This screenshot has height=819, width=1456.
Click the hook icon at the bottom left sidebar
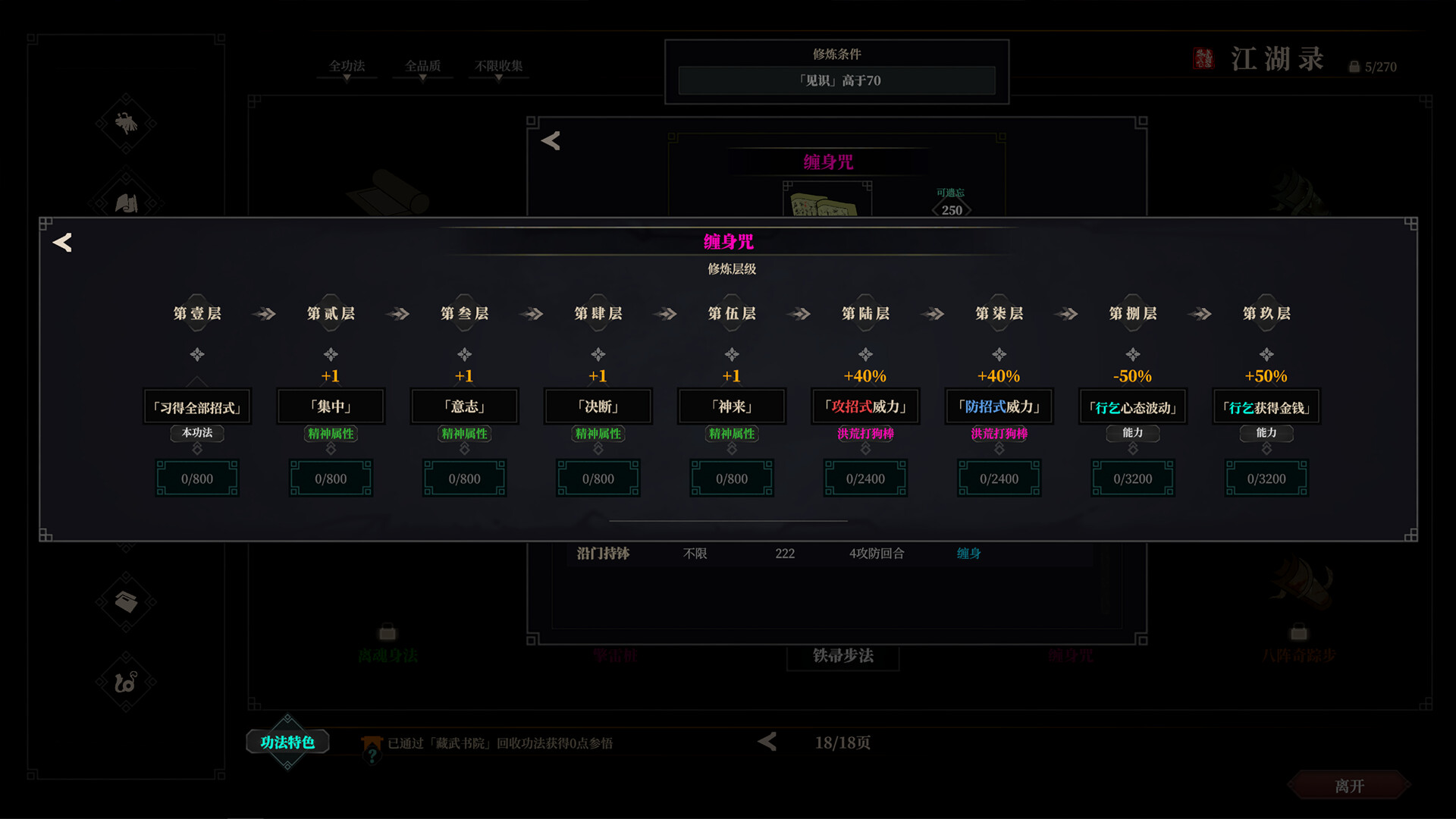tap(127, 681)
